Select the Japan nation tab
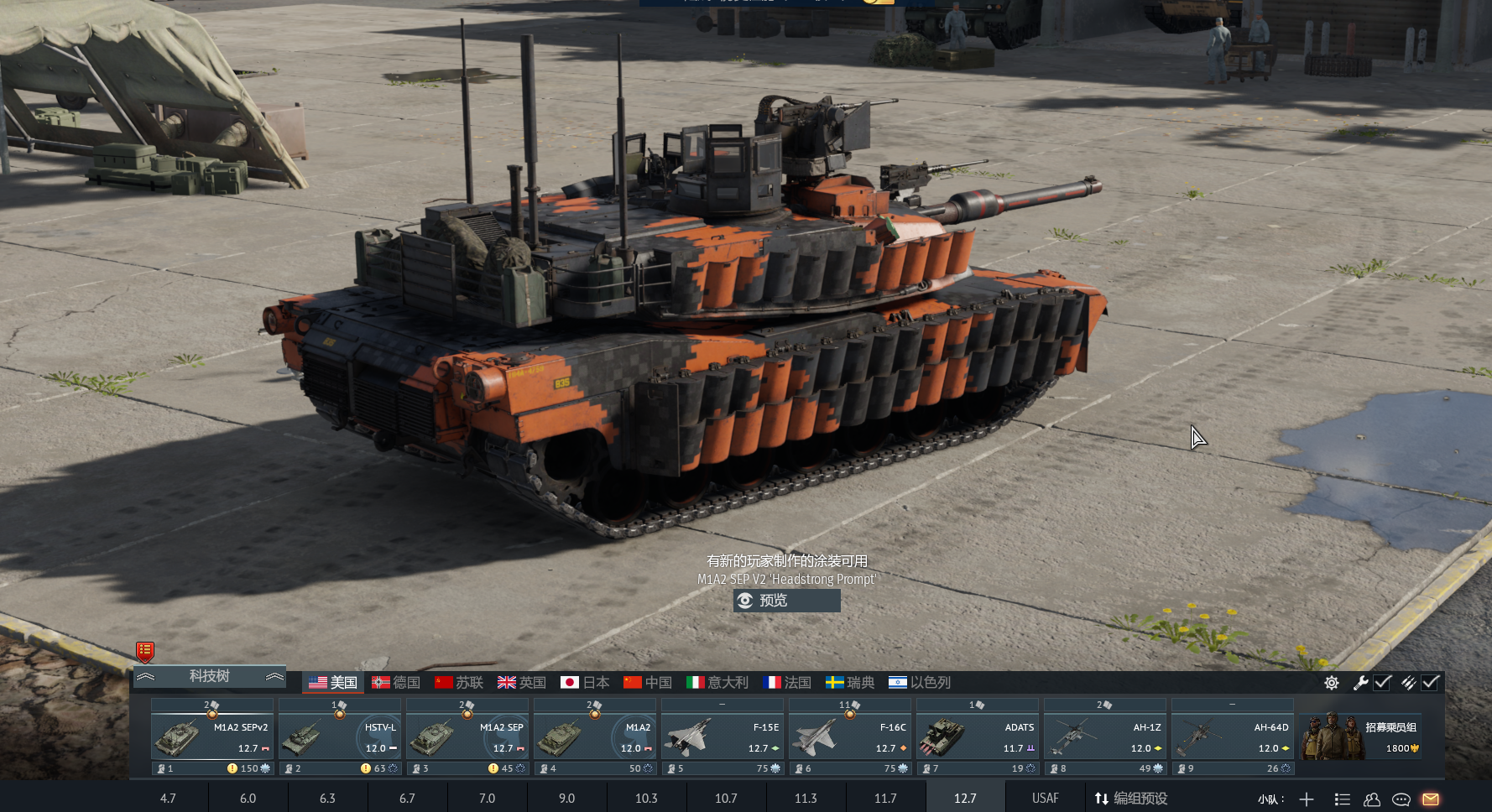Image resolution: width=1492 pixels, height=812 pixels. click(x=585, y=683)
